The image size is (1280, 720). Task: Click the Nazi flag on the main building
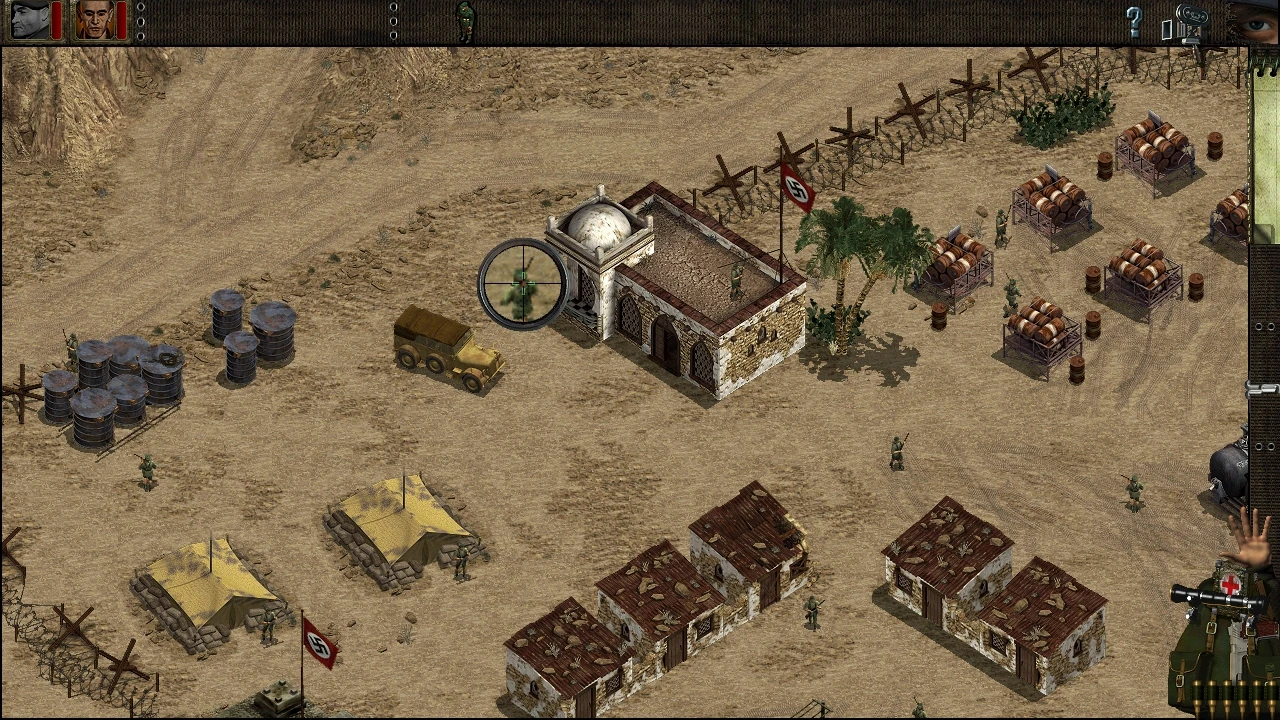[x=795, y=185]
